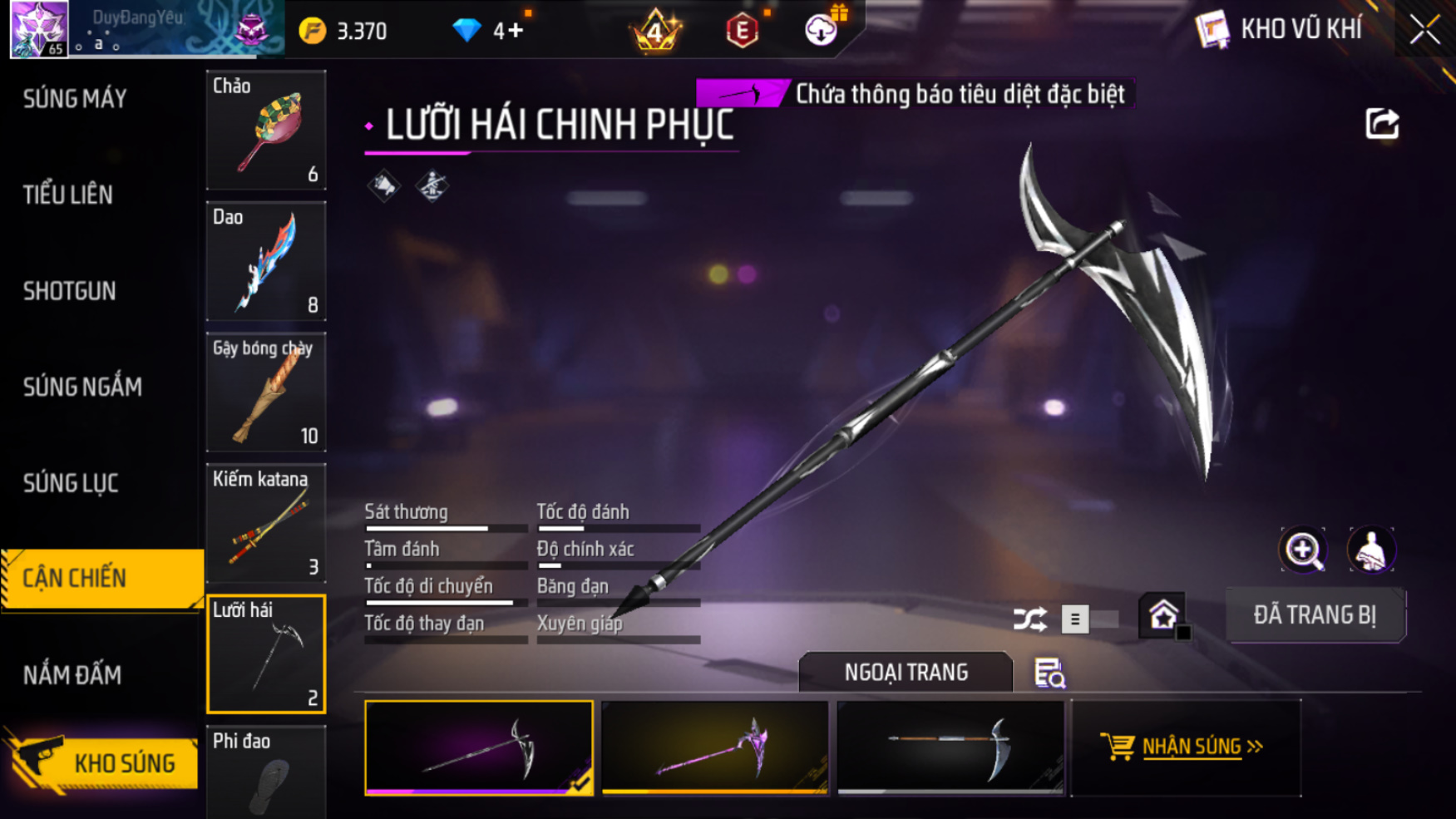
Task: Choose the purple scythe skin thumbnail
Action: [715, 747]
